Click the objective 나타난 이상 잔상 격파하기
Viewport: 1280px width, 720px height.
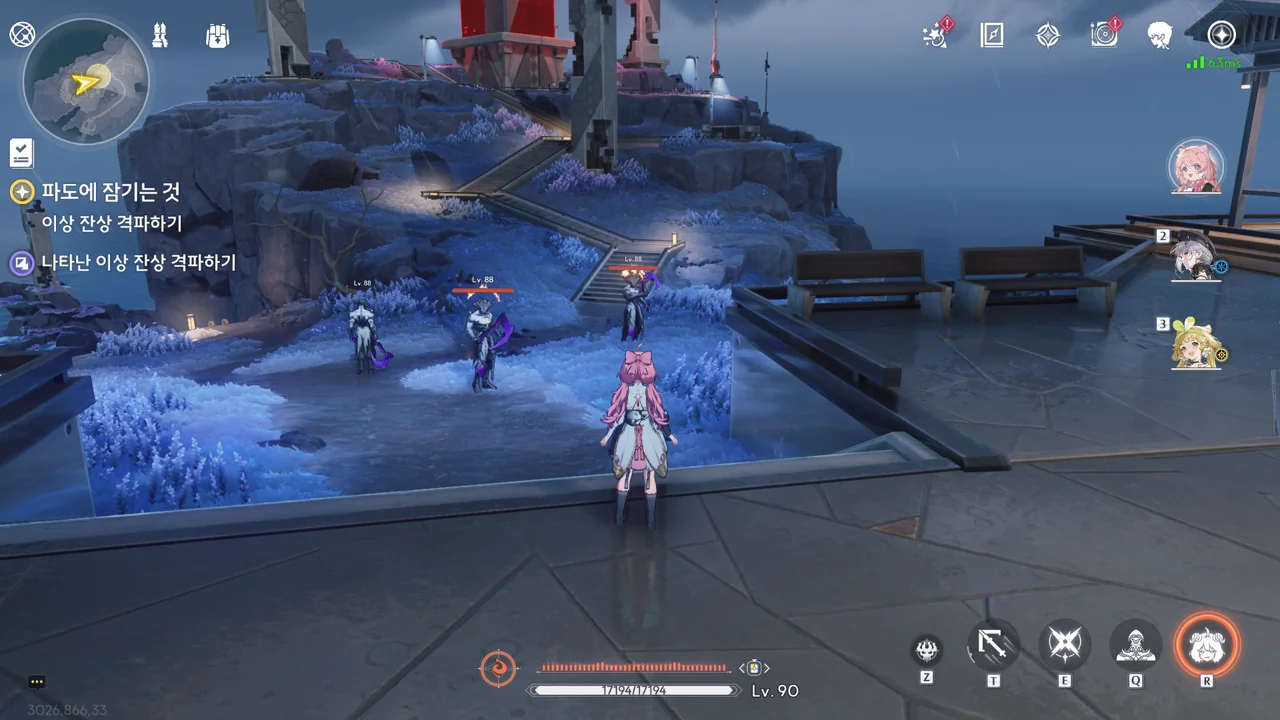tap(138, 263)
